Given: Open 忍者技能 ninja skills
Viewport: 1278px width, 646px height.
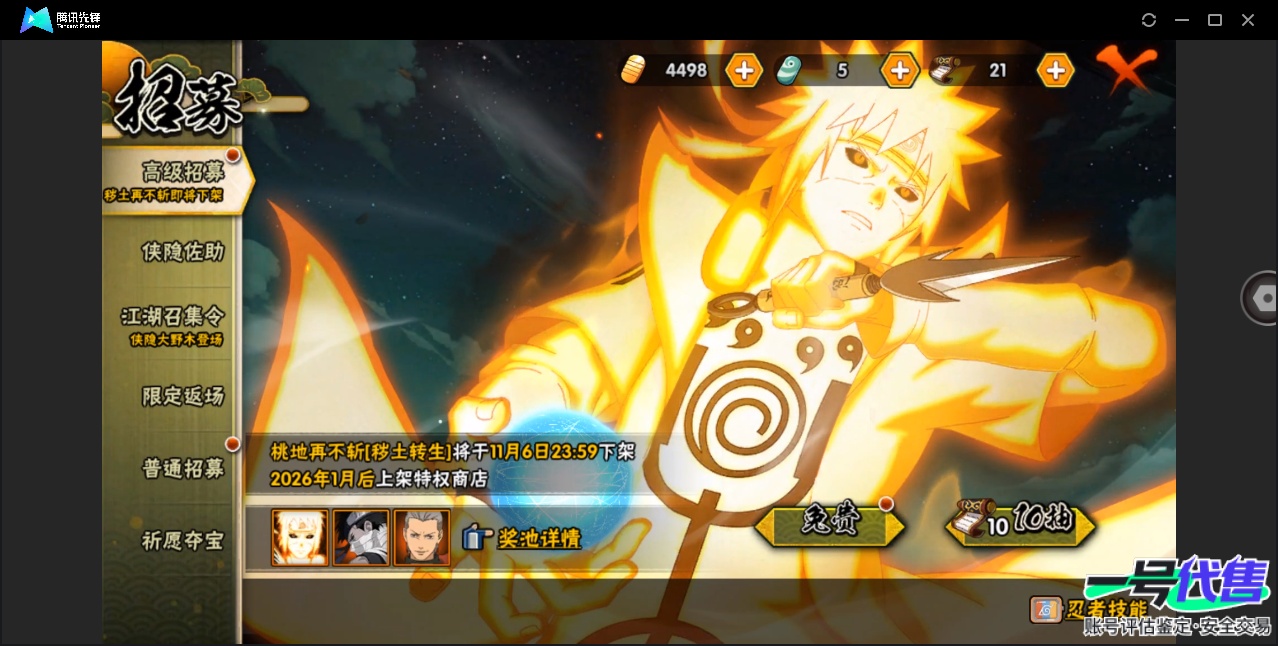Looking at the screenshot, I should point(1091,608).
